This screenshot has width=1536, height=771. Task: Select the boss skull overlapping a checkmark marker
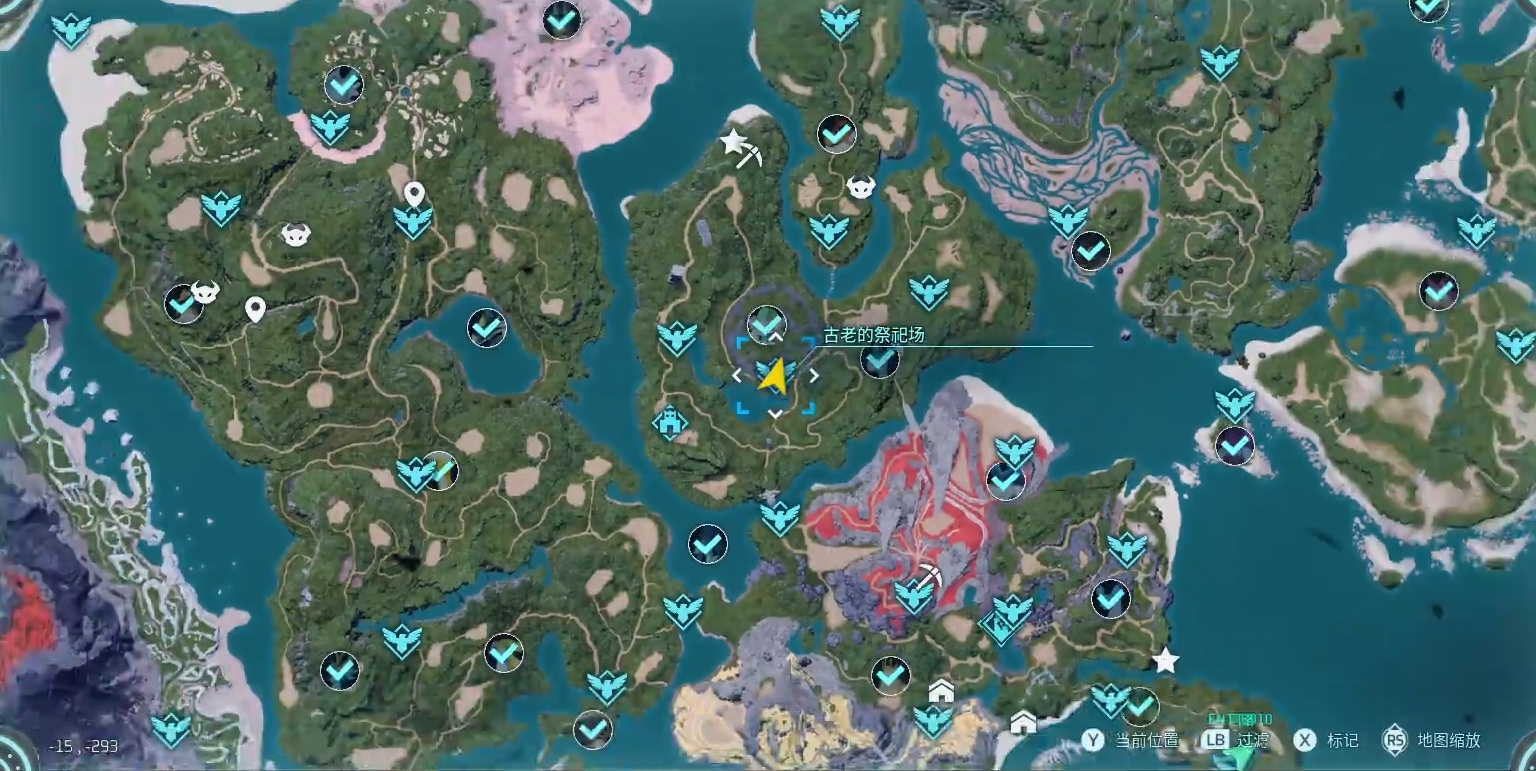pyautogui.click(x=205, y=291)
